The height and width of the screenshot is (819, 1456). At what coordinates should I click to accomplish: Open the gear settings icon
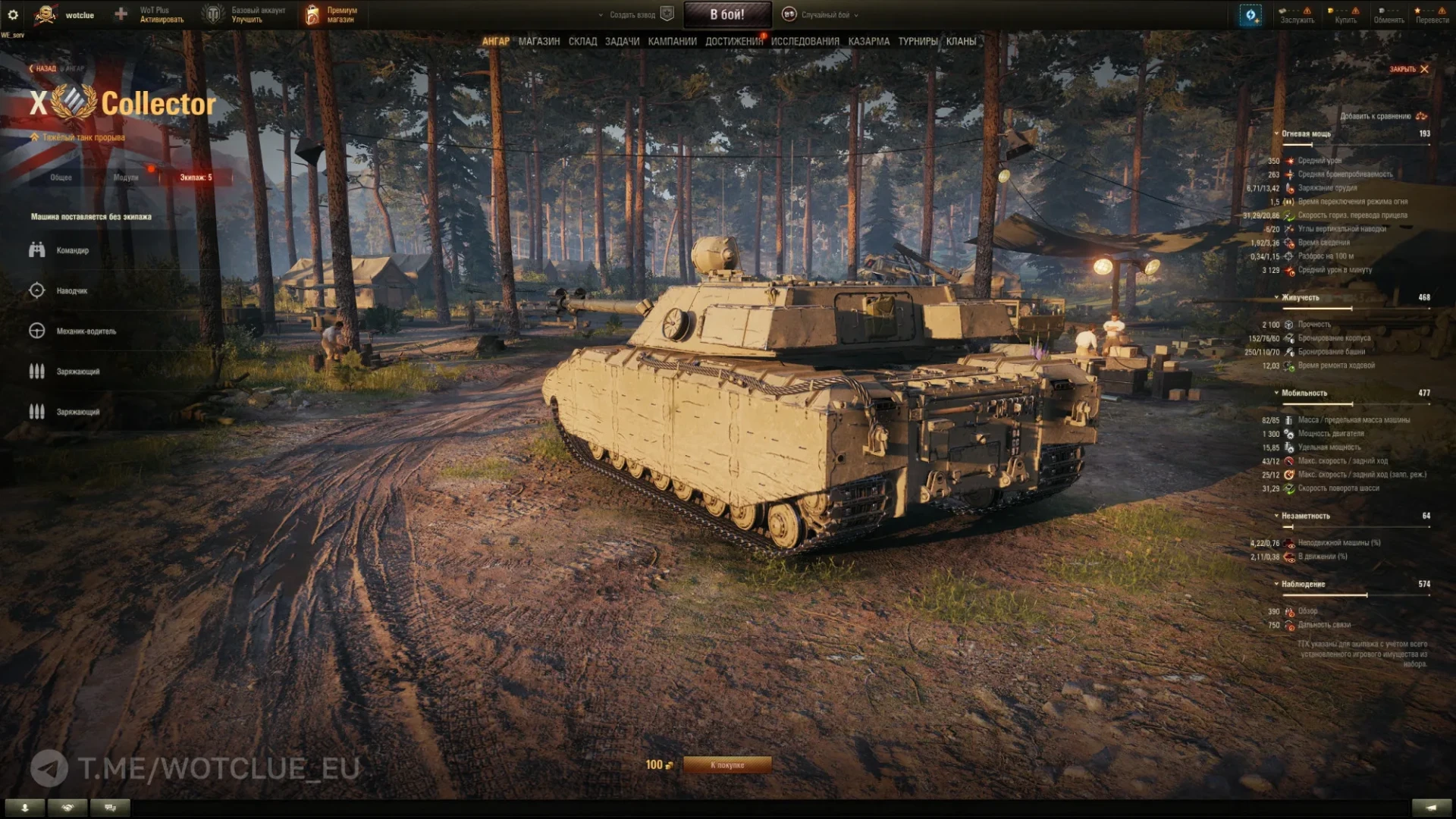click(13, 14)
